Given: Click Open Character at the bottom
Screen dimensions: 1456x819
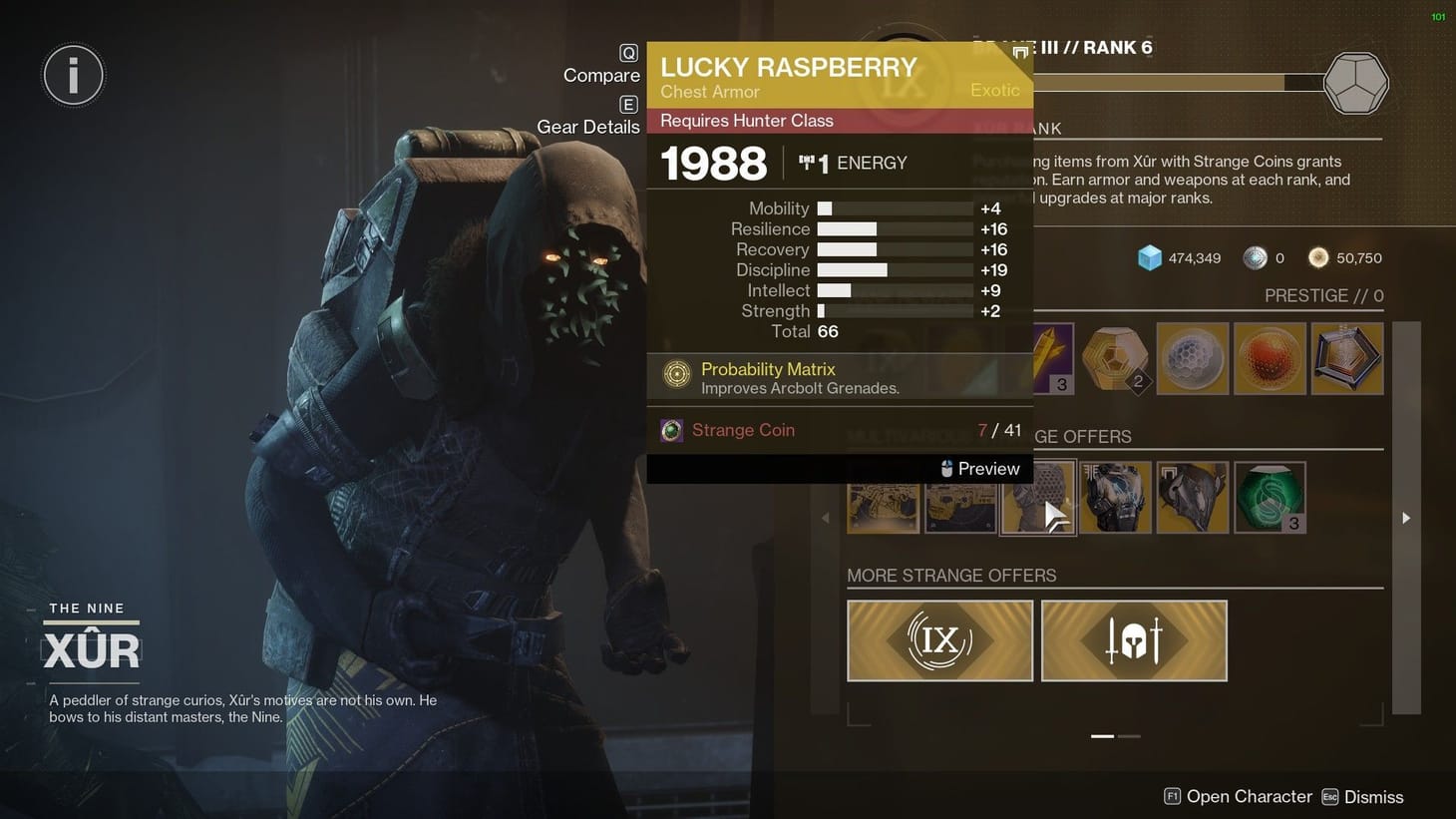Looking at the screenshot, I should [x=1248, y=796].
